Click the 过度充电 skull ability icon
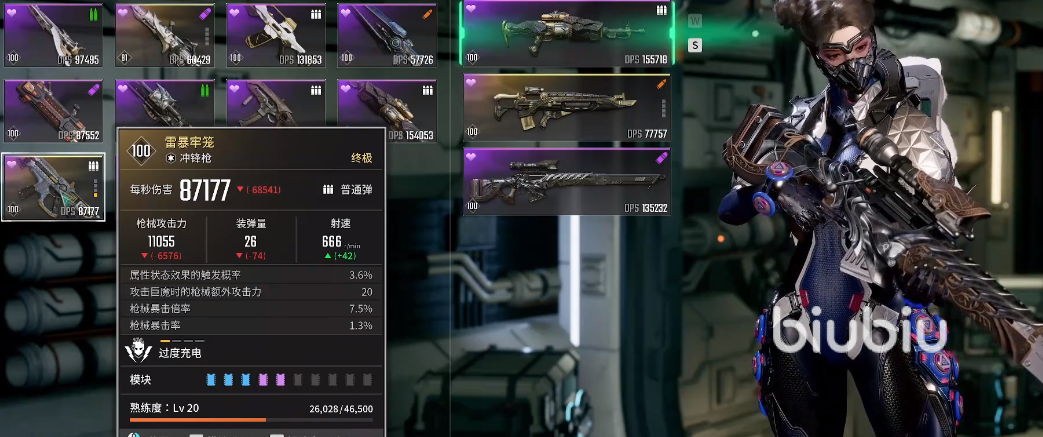The width and height of the screenshot is (1043, 437). coord(138,351)
